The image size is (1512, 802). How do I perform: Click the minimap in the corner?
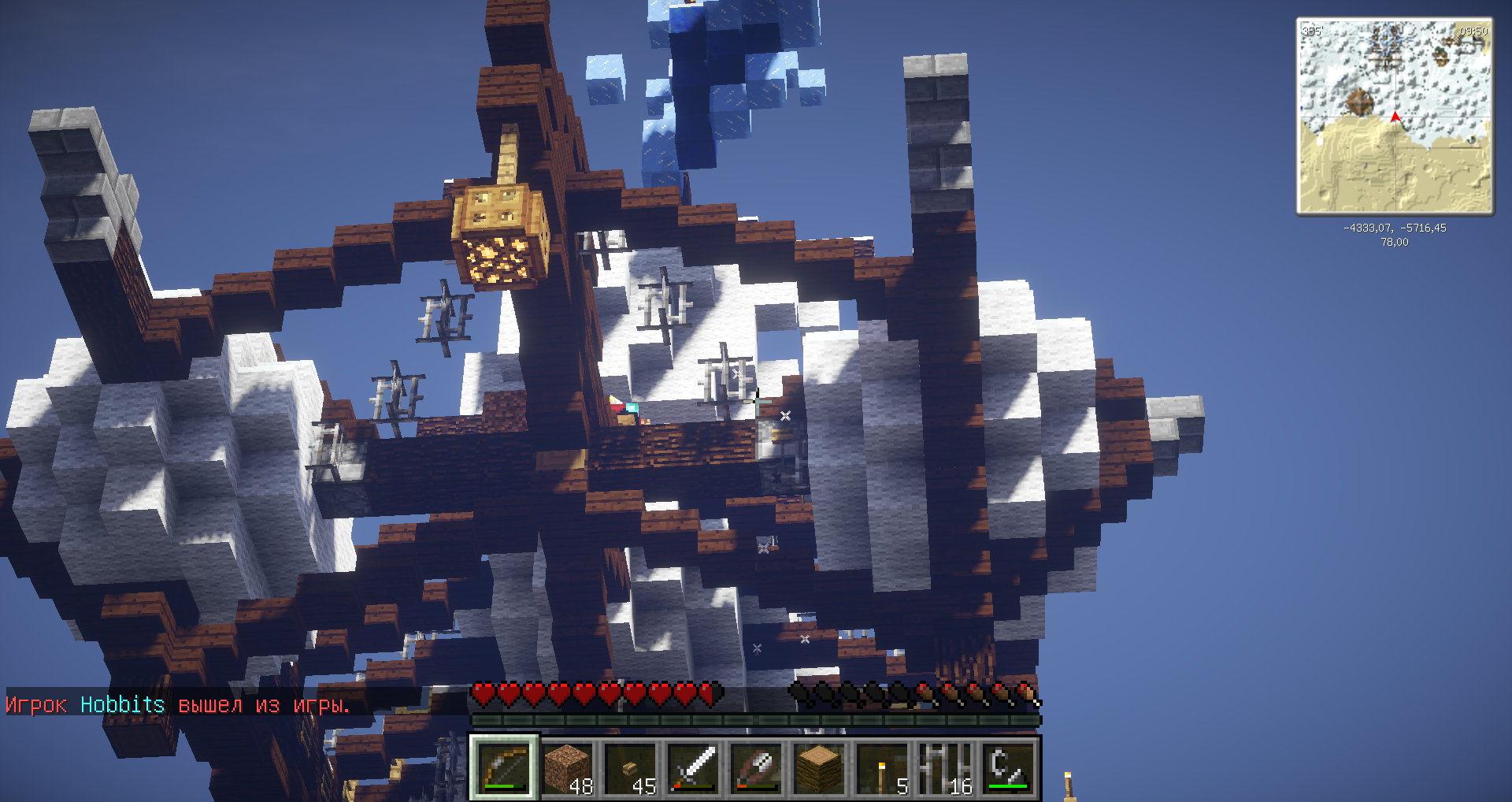click(x=1395, y=117)
